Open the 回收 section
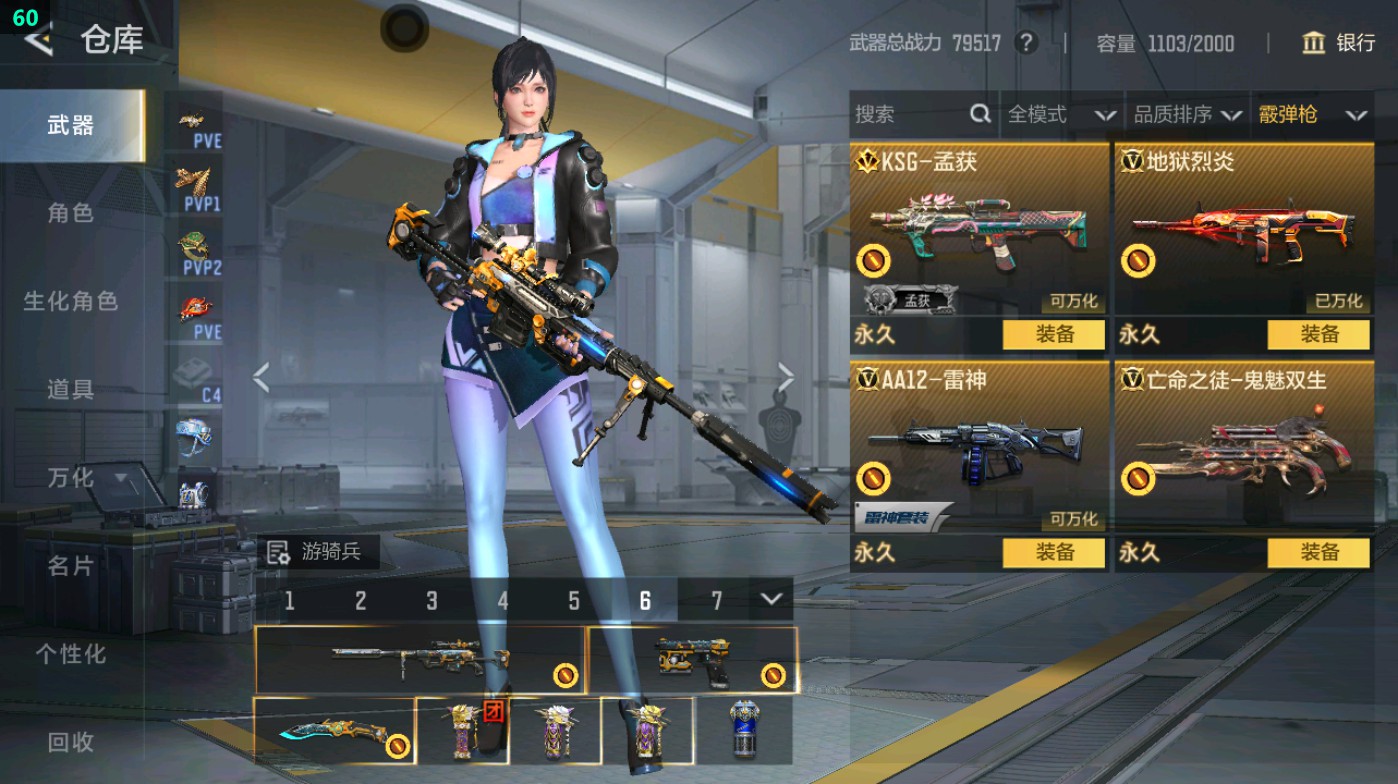Image resolution: width=1398 pixels, height=784 pixels. click(70, 742)
